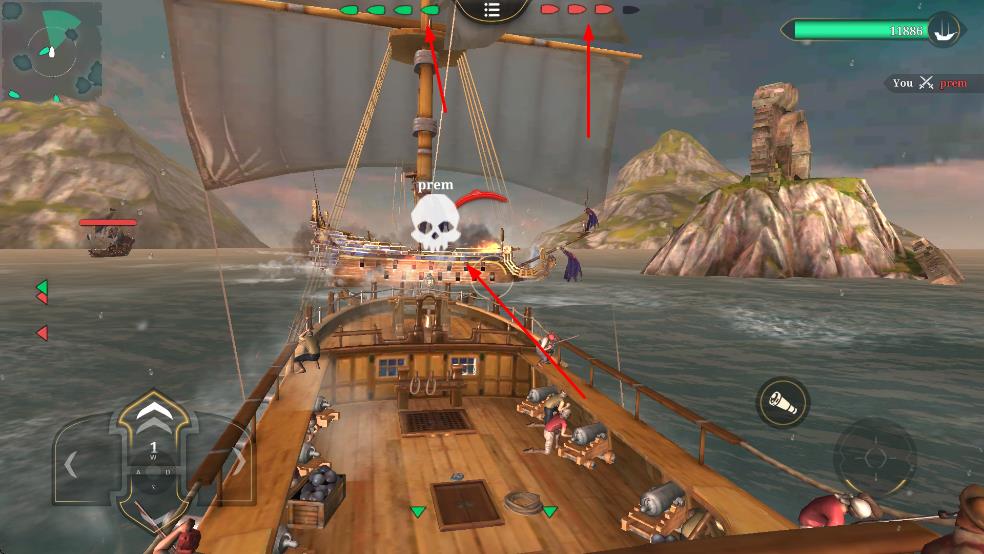This screenshot has width=984, height=554.
Task: Increase sail speed with the up chevrons
Action: tap(153, 412)
